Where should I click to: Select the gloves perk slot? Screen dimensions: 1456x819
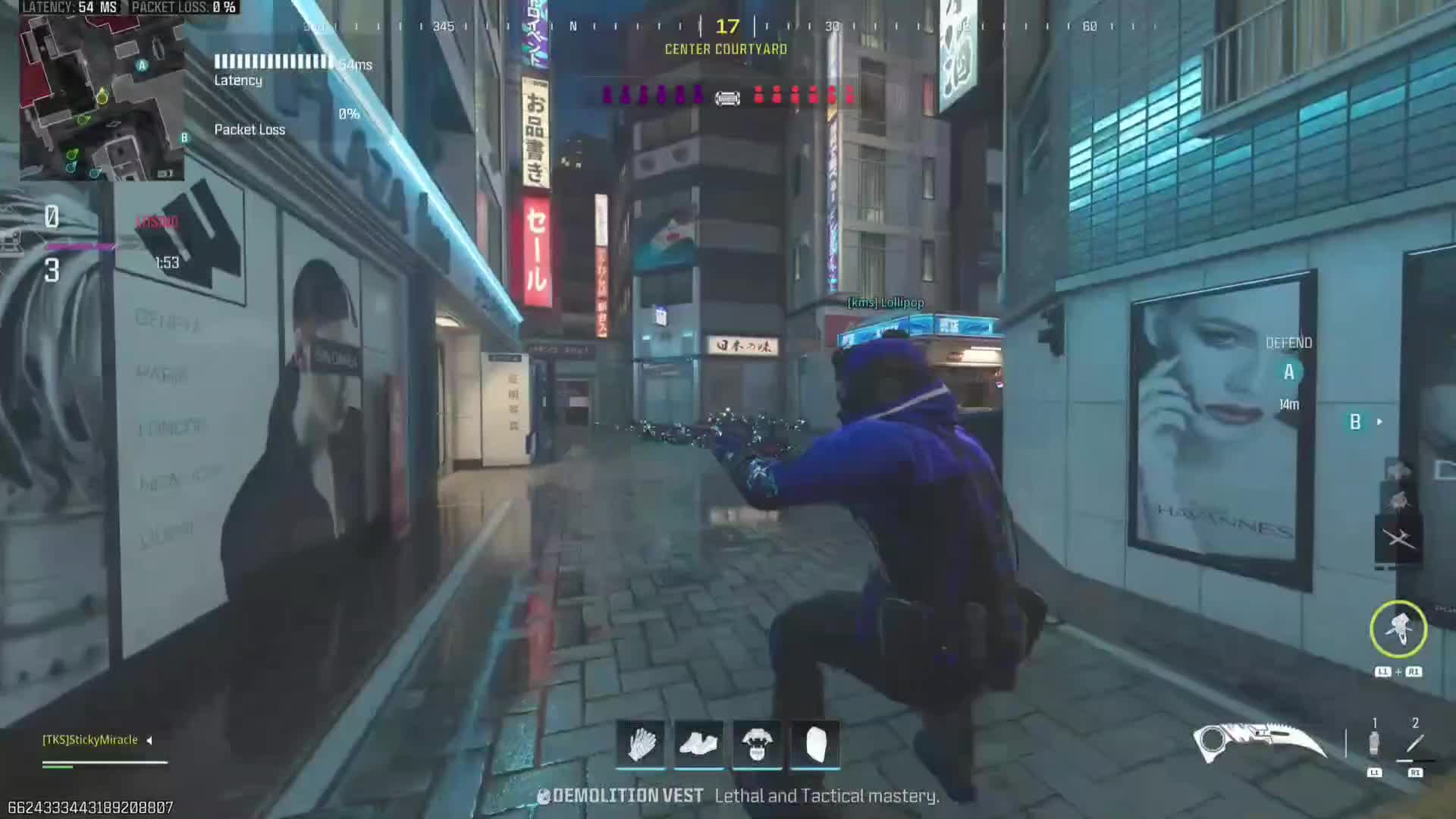click(641, 743)
